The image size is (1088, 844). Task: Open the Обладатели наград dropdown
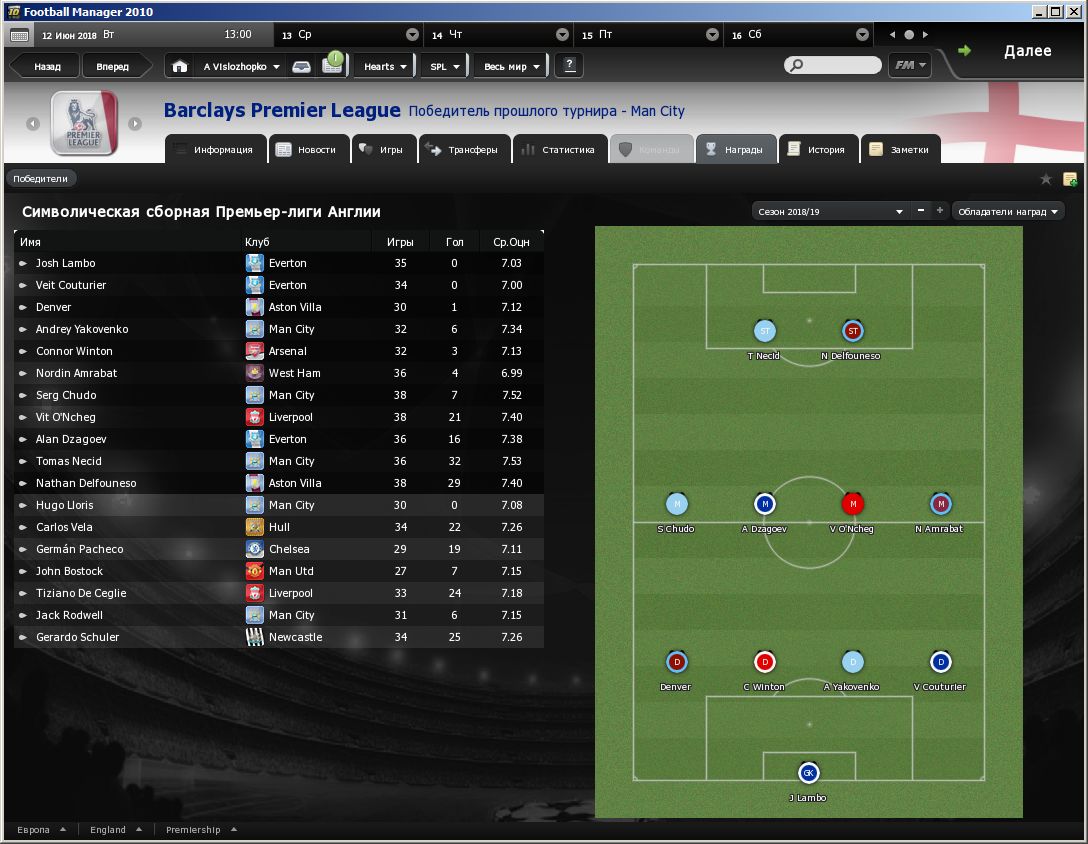1007,212
